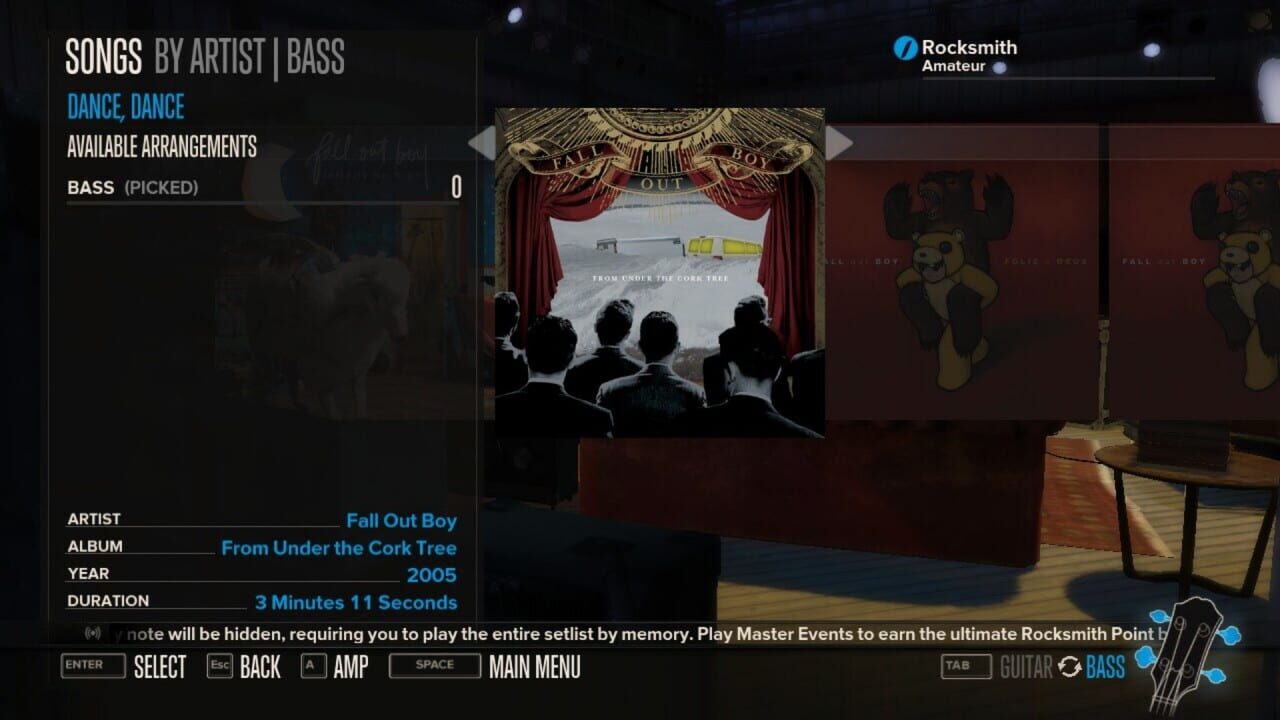Click the ENTER key icon for SELECT

[x=92, y=666]
